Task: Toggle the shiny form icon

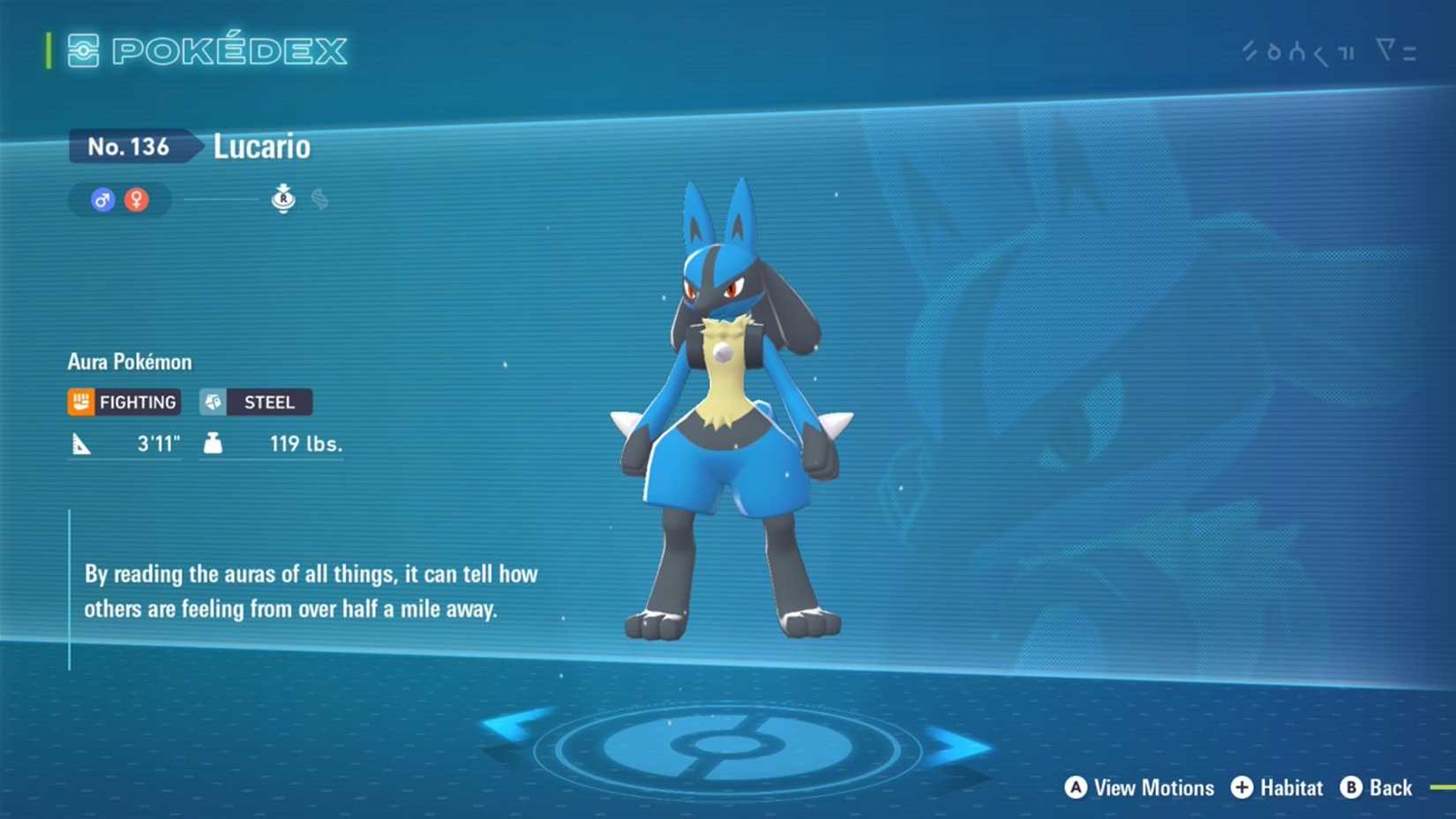Action: click(x=319, y=199)
